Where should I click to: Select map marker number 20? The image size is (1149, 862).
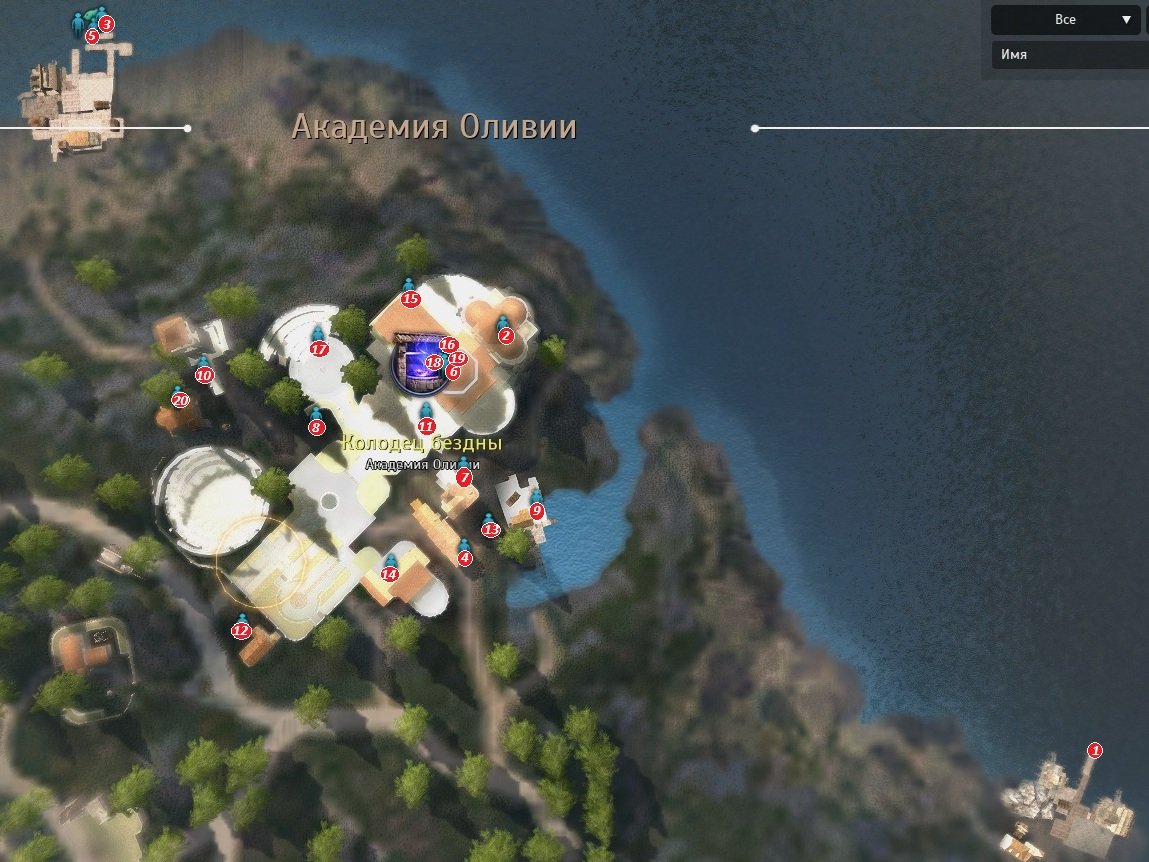tap(180, 400)
